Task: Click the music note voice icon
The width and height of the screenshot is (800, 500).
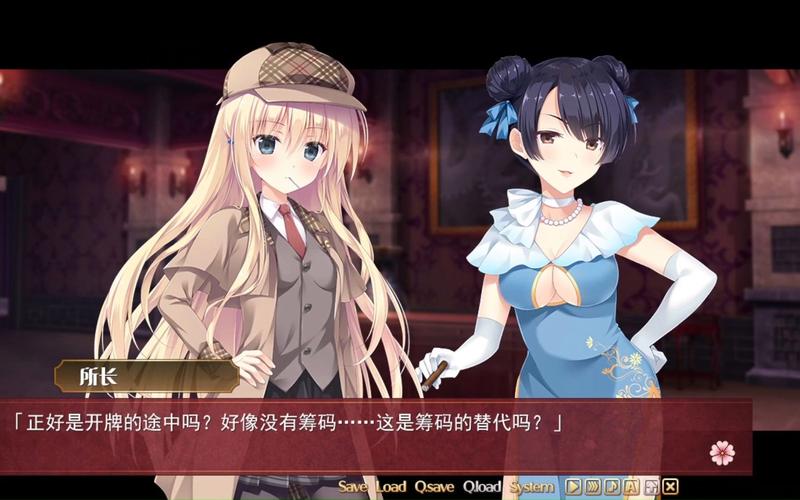Action: [612, 487]
